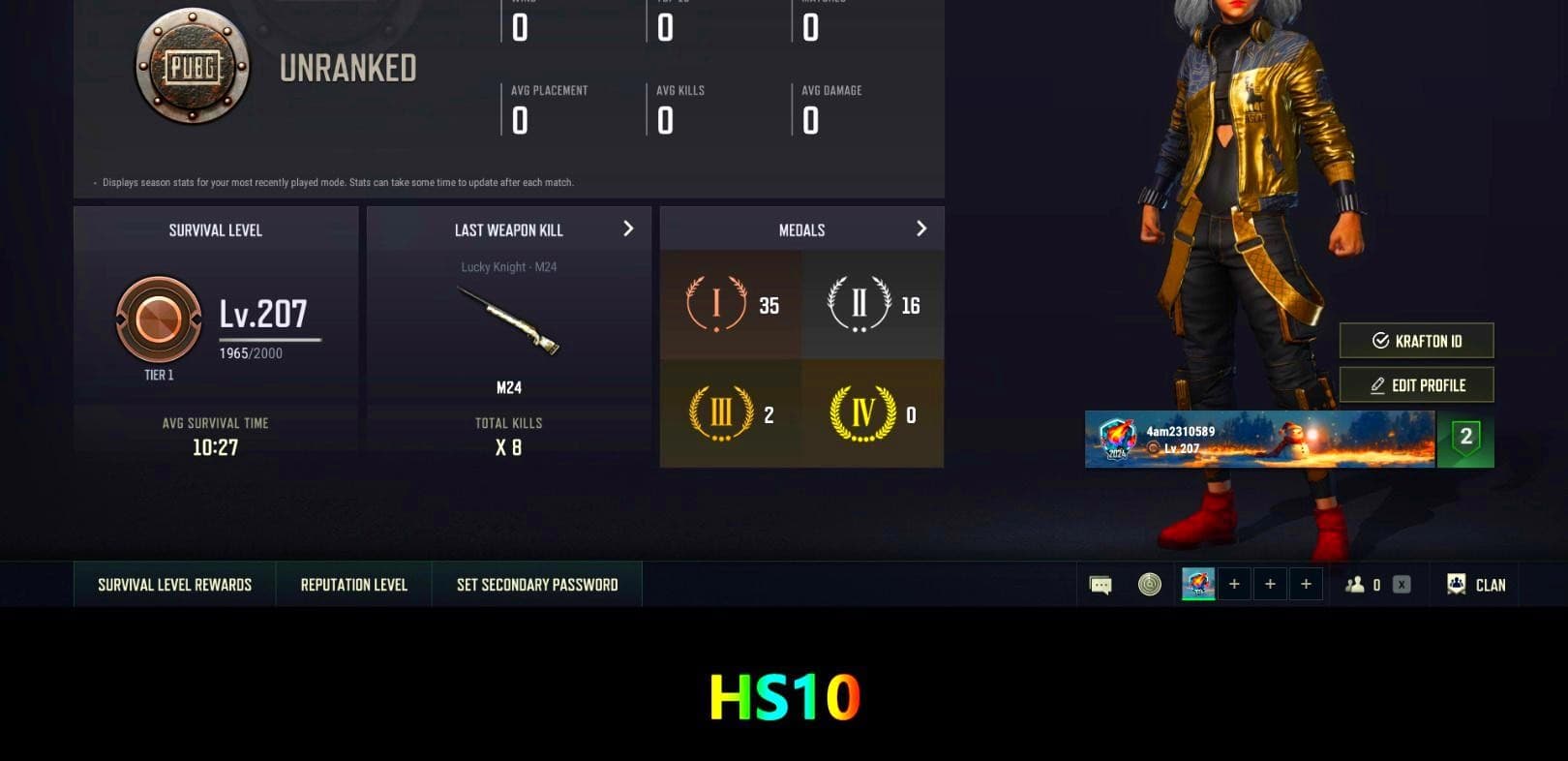Open the chat messages icon

click(1099, 584)
